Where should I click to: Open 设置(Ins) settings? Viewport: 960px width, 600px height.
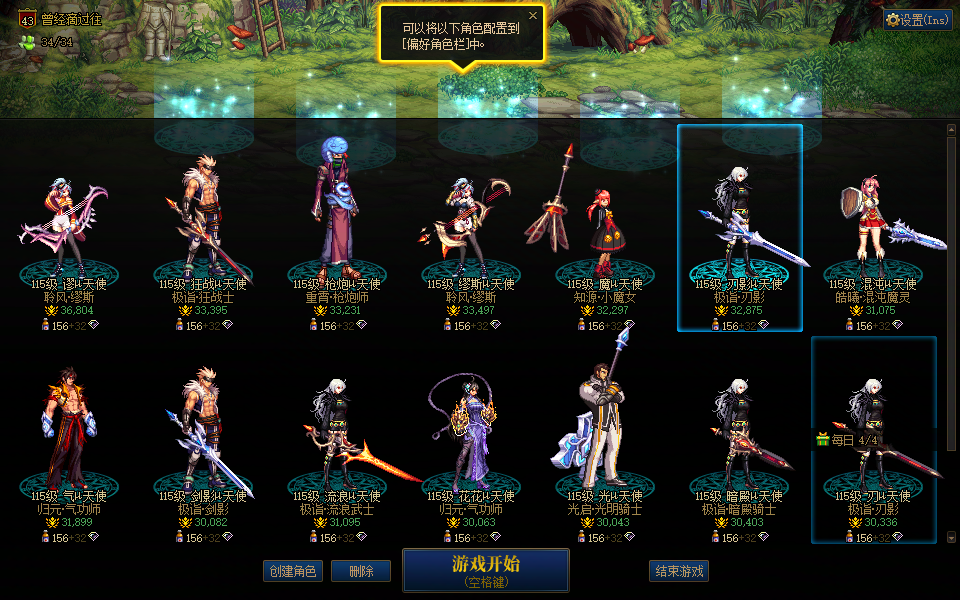pos(917,19)
